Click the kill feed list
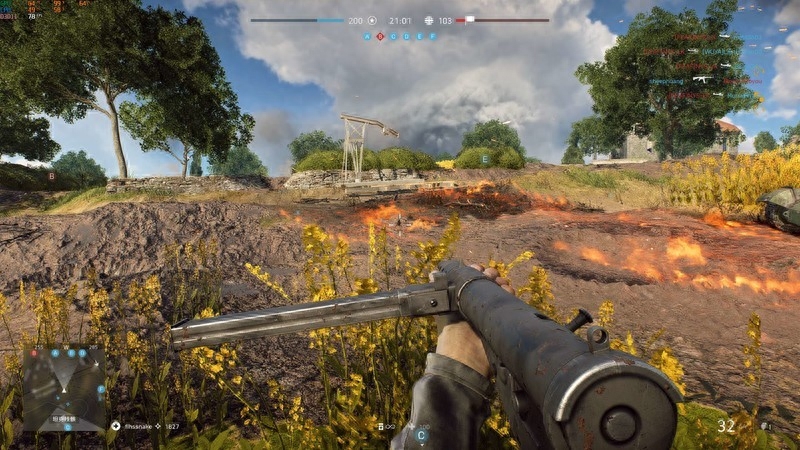 [x=700, y=66]
